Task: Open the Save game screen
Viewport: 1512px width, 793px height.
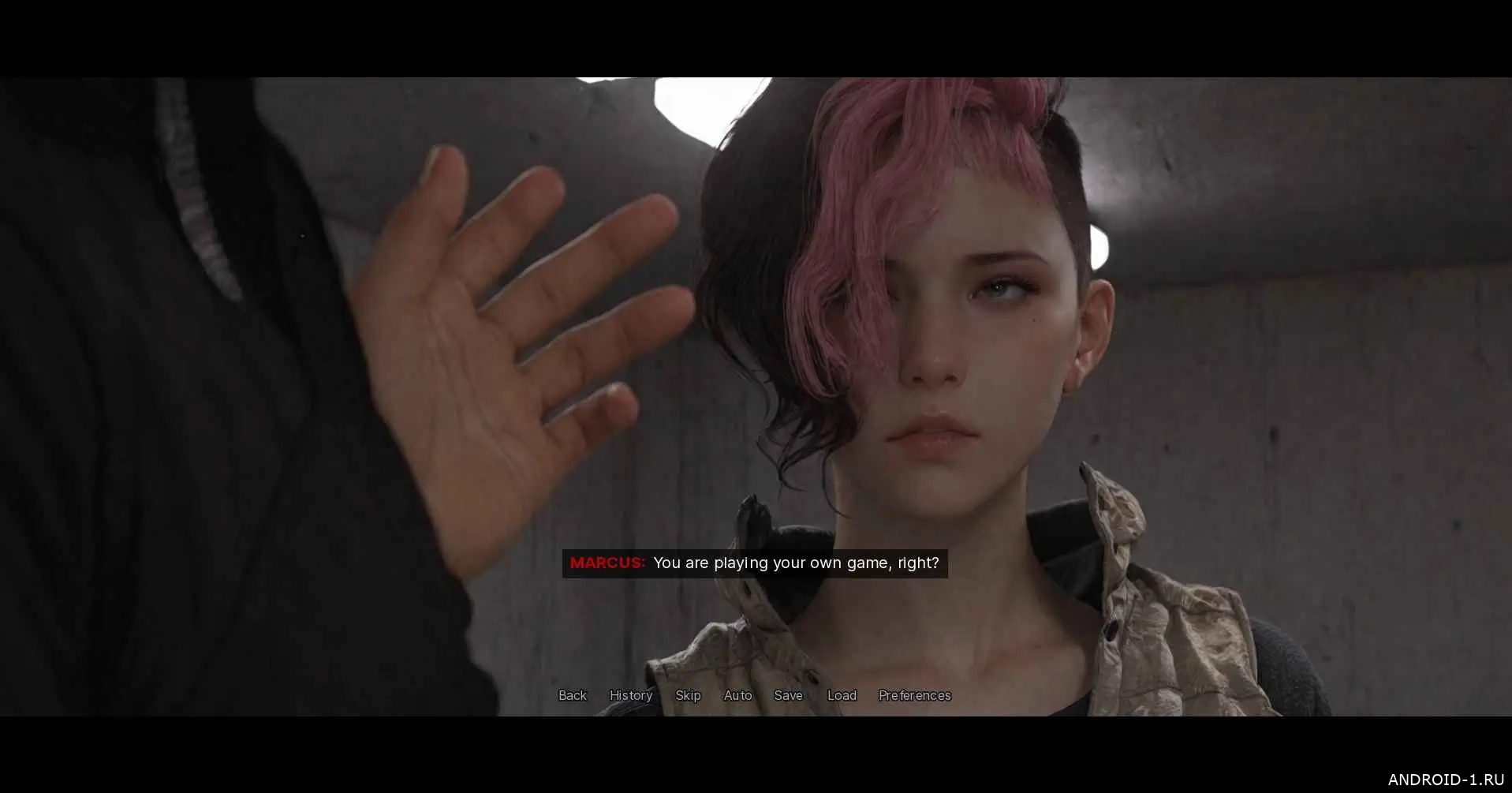Action: click(x=788, y=695)
